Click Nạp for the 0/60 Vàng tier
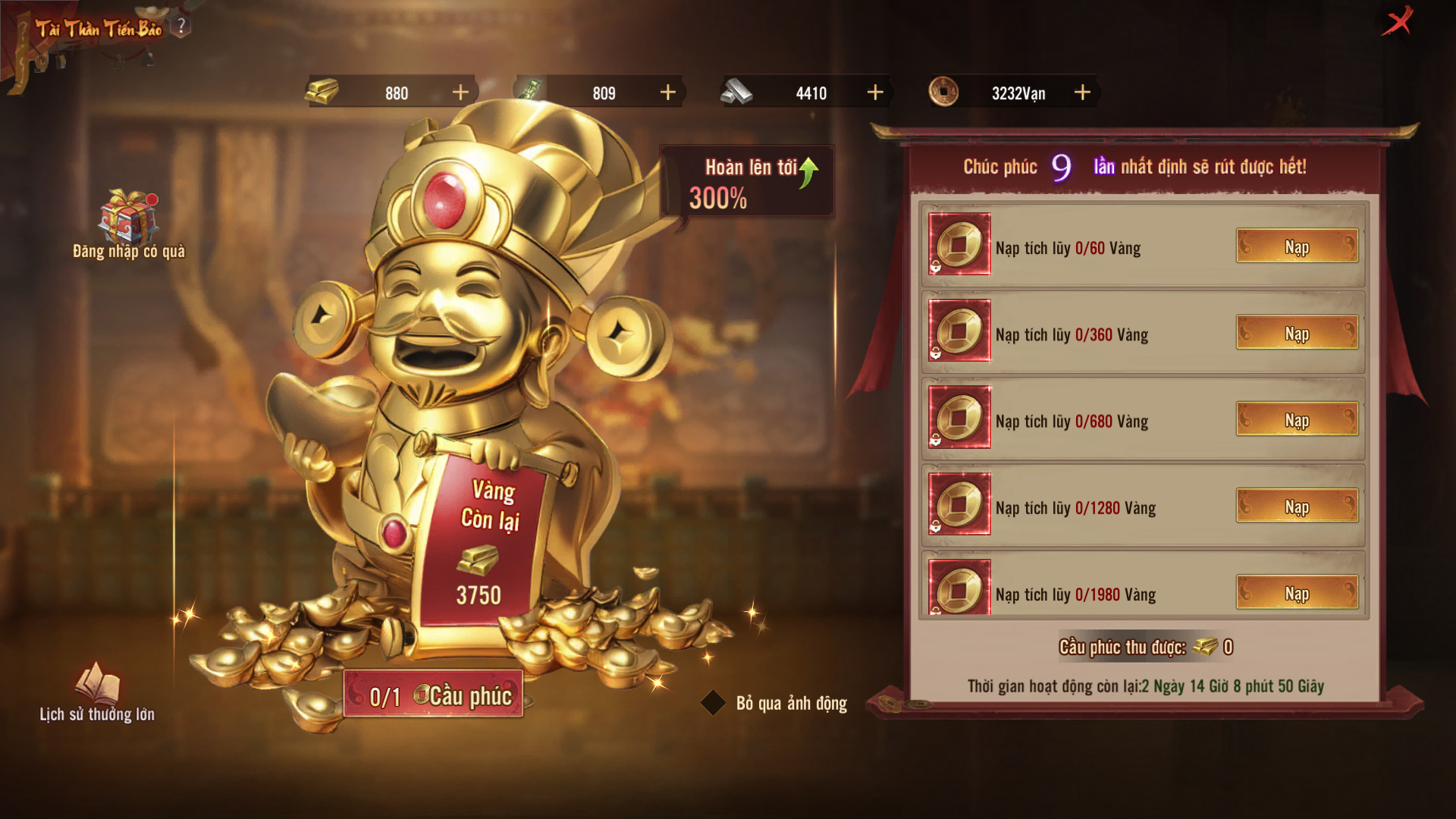The height and width of the screenshot is (819, 1456). tap(1297, 246)
